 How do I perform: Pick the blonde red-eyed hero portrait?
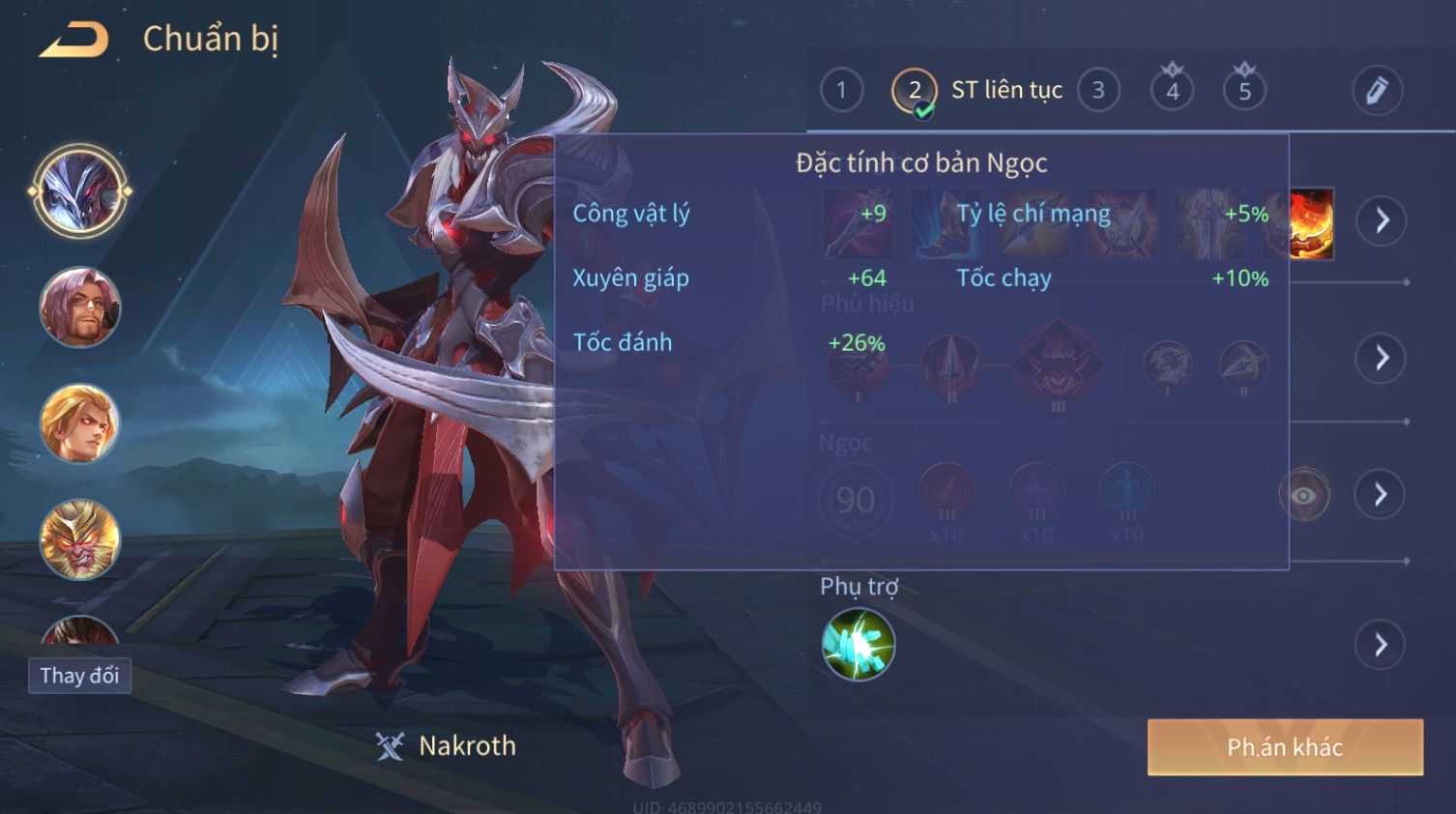pos(79,423)
